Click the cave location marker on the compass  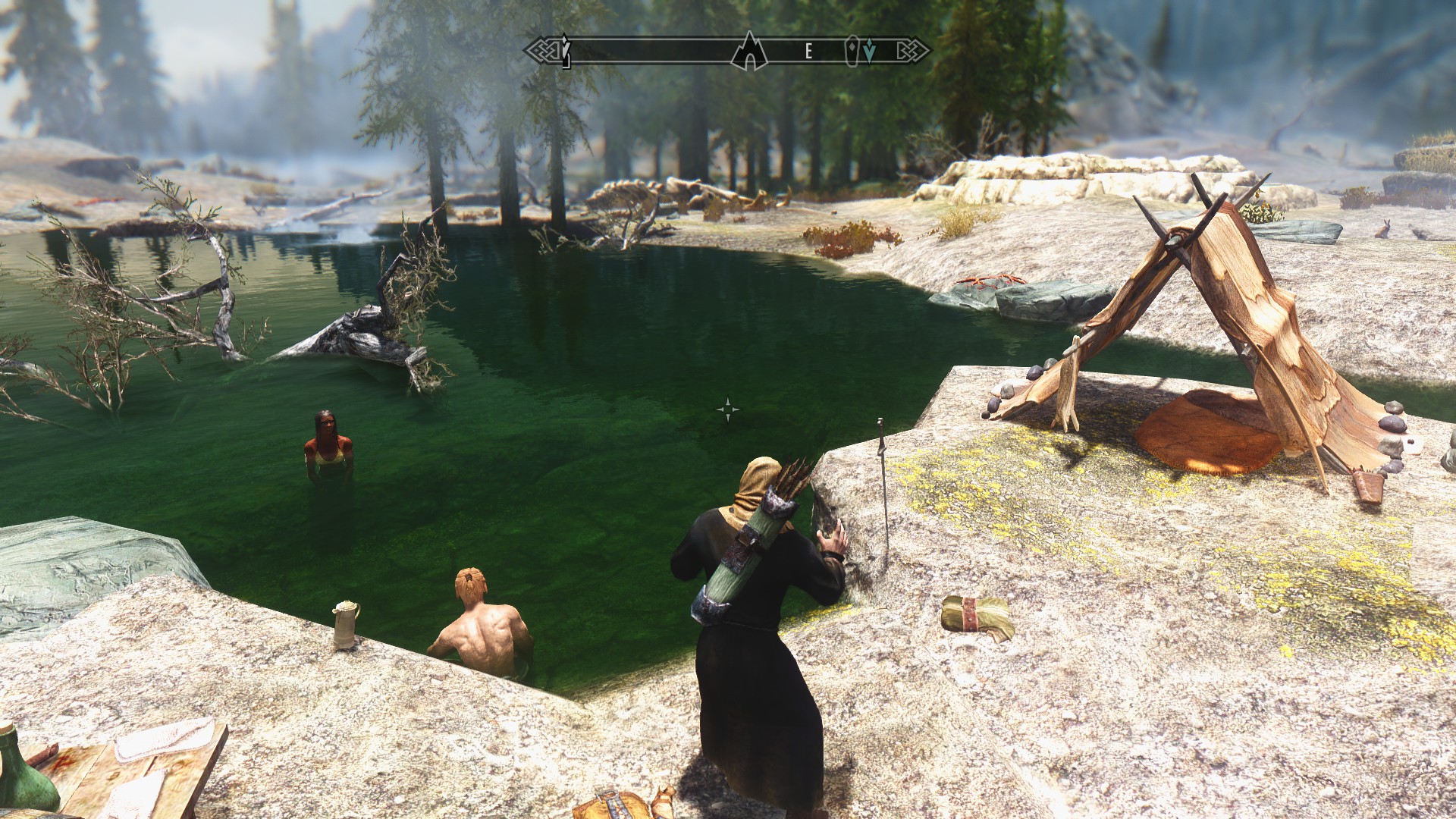(x=749, y=52)
